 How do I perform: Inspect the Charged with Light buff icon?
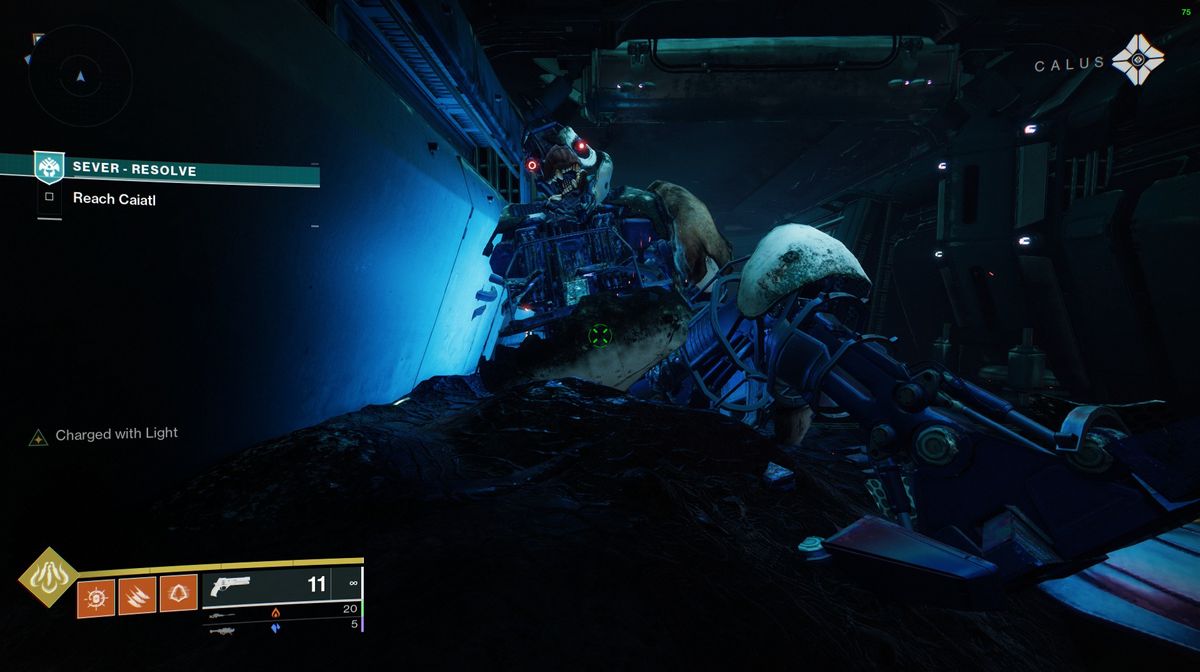[39, 436]
